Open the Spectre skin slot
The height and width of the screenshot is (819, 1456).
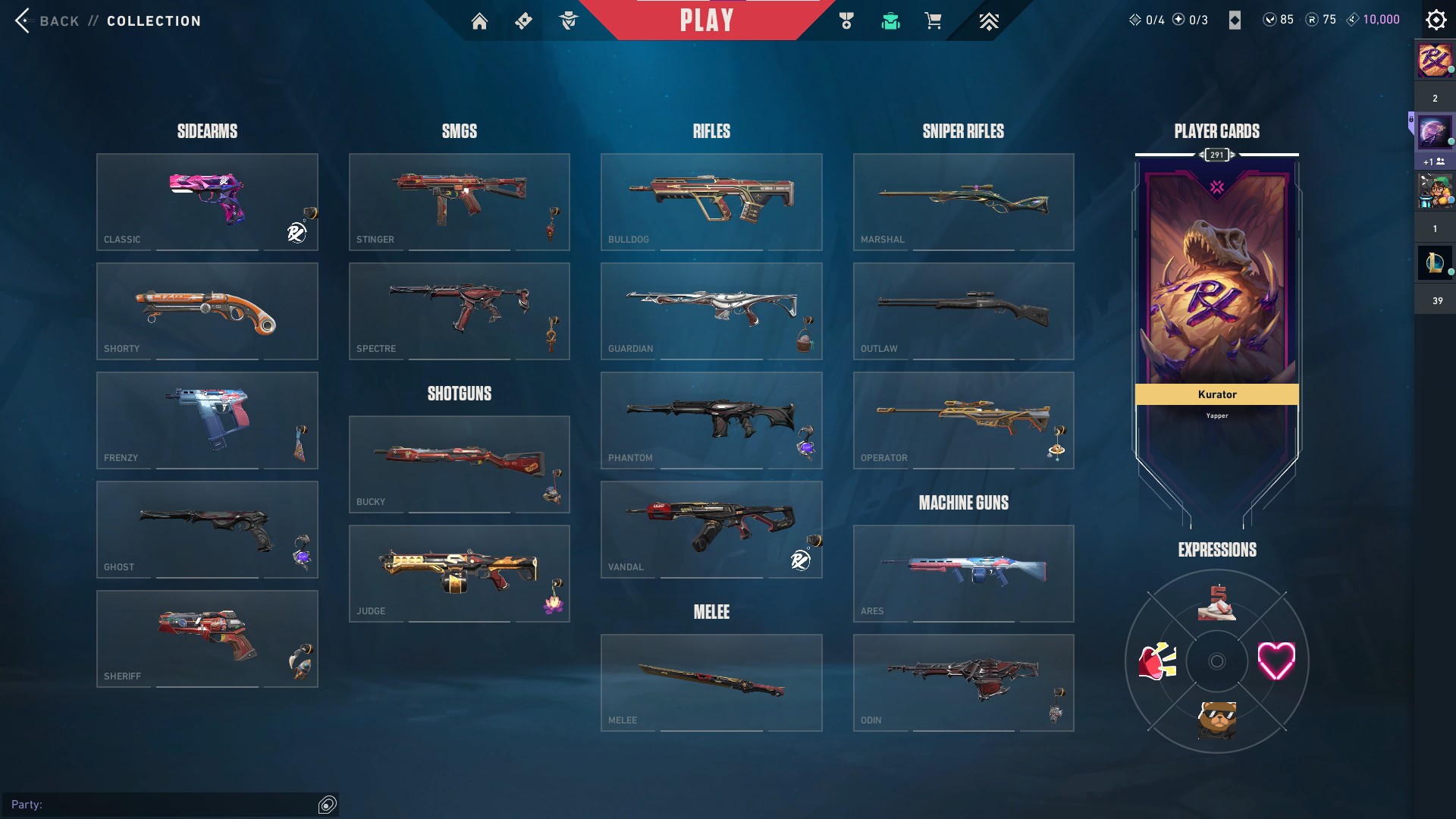point(459,311)
